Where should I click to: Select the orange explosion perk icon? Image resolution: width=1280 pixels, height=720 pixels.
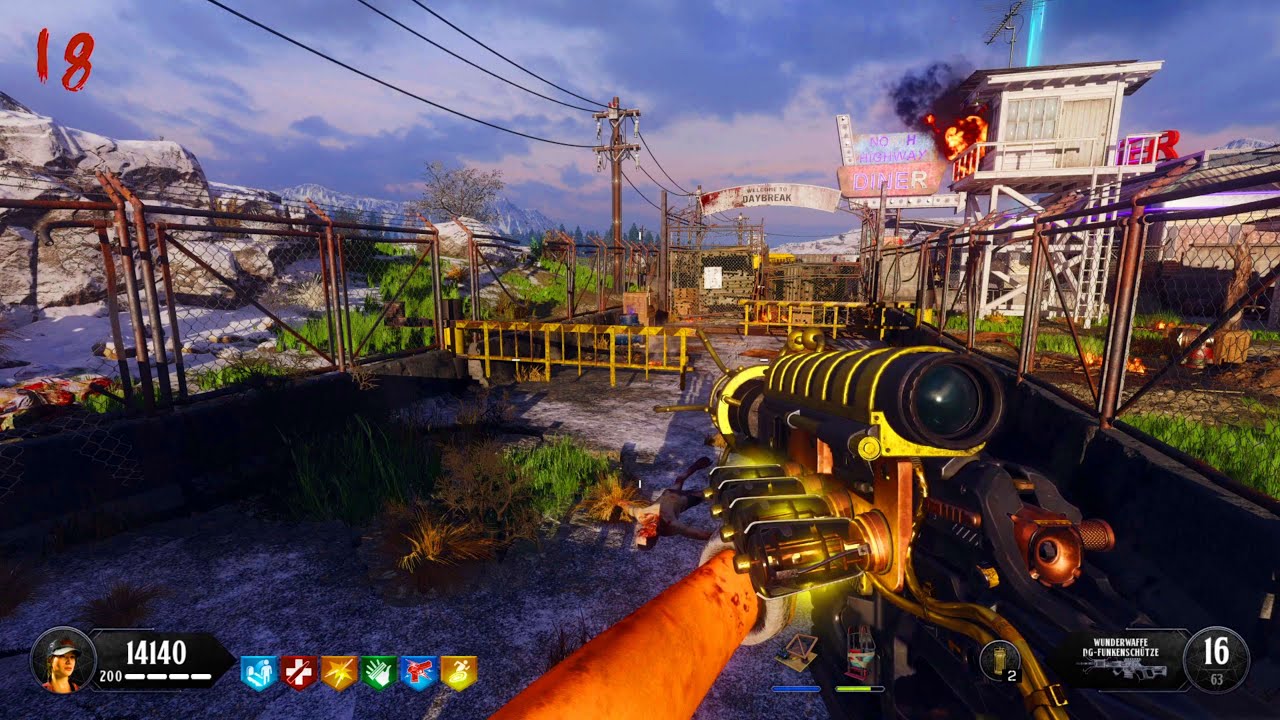pos(339,673)
